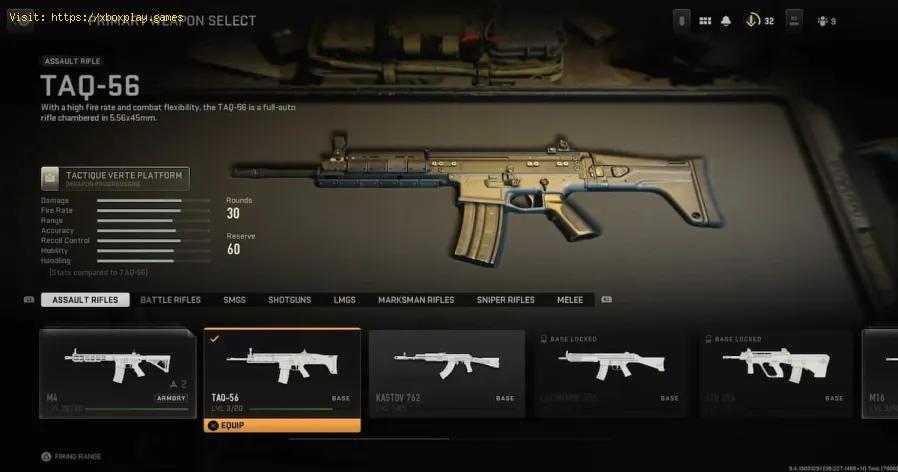This screenshot has width=898, height=472.
Task: View the Sniper Rifles category
Action: (x=506, y=300)
